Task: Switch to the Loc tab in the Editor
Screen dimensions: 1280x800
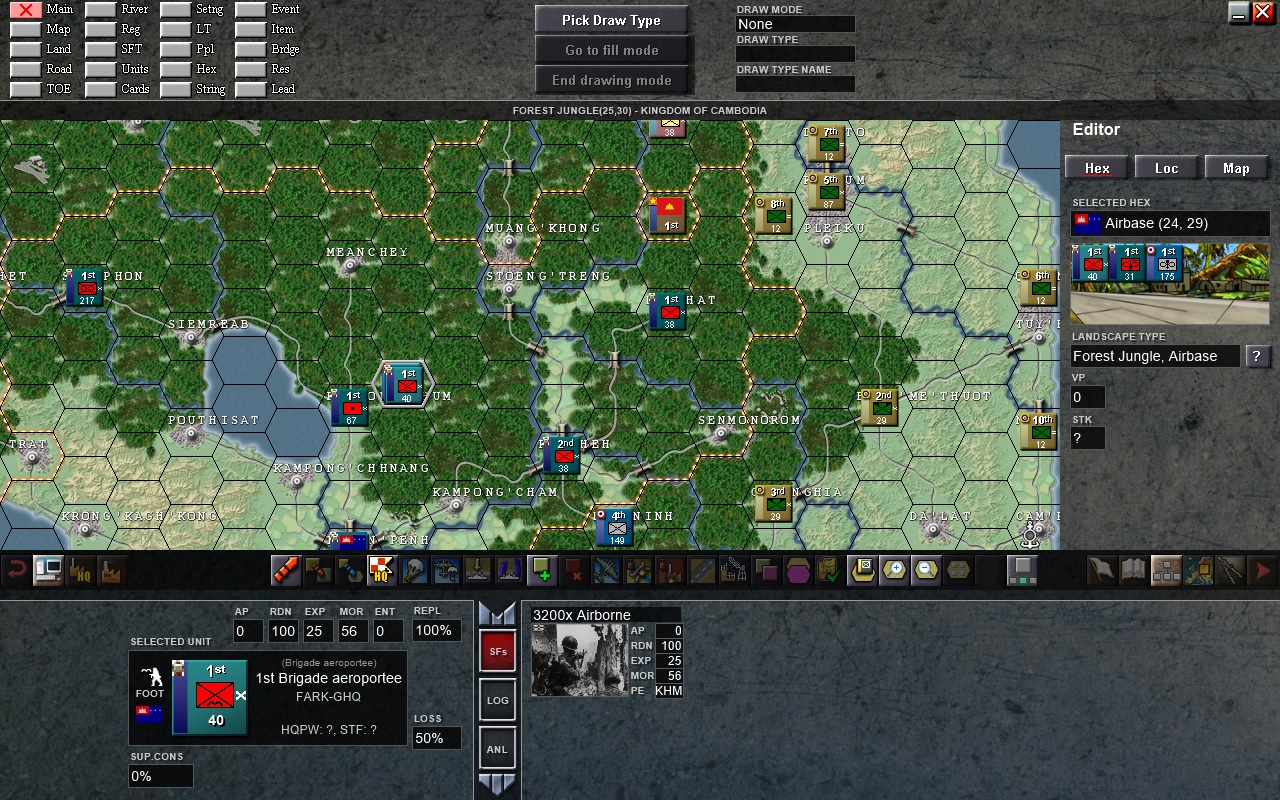Action: point(1166,168)
